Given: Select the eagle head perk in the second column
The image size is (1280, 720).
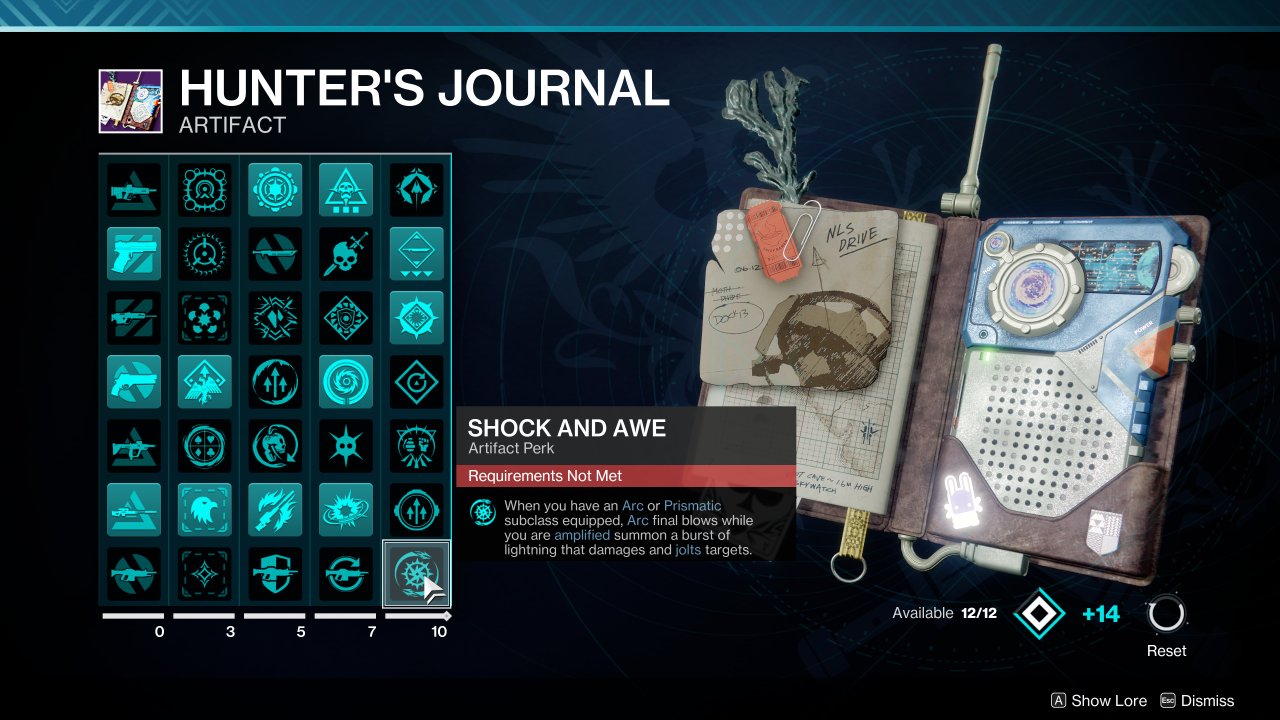Looking at the screenshot, I should 204,509.
